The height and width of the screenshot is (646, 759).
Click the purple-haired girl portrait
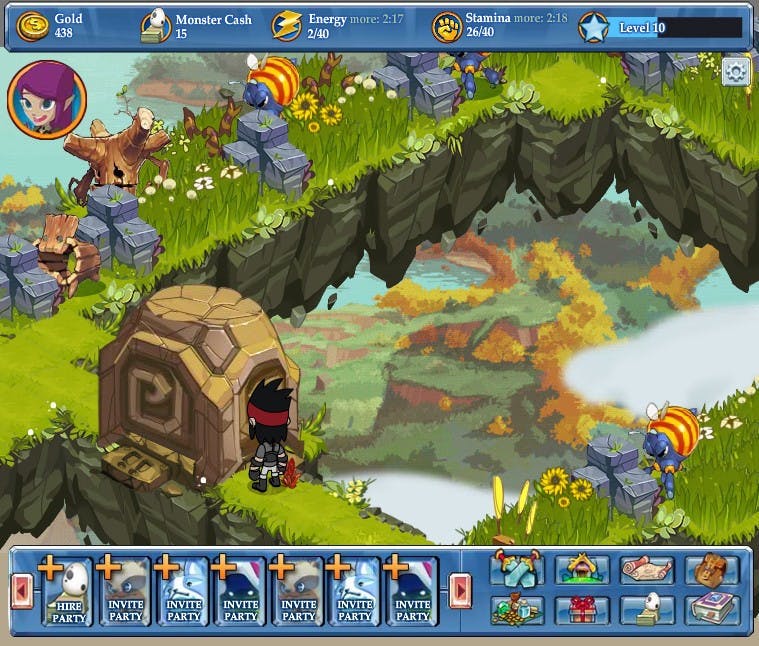(47, 100)
